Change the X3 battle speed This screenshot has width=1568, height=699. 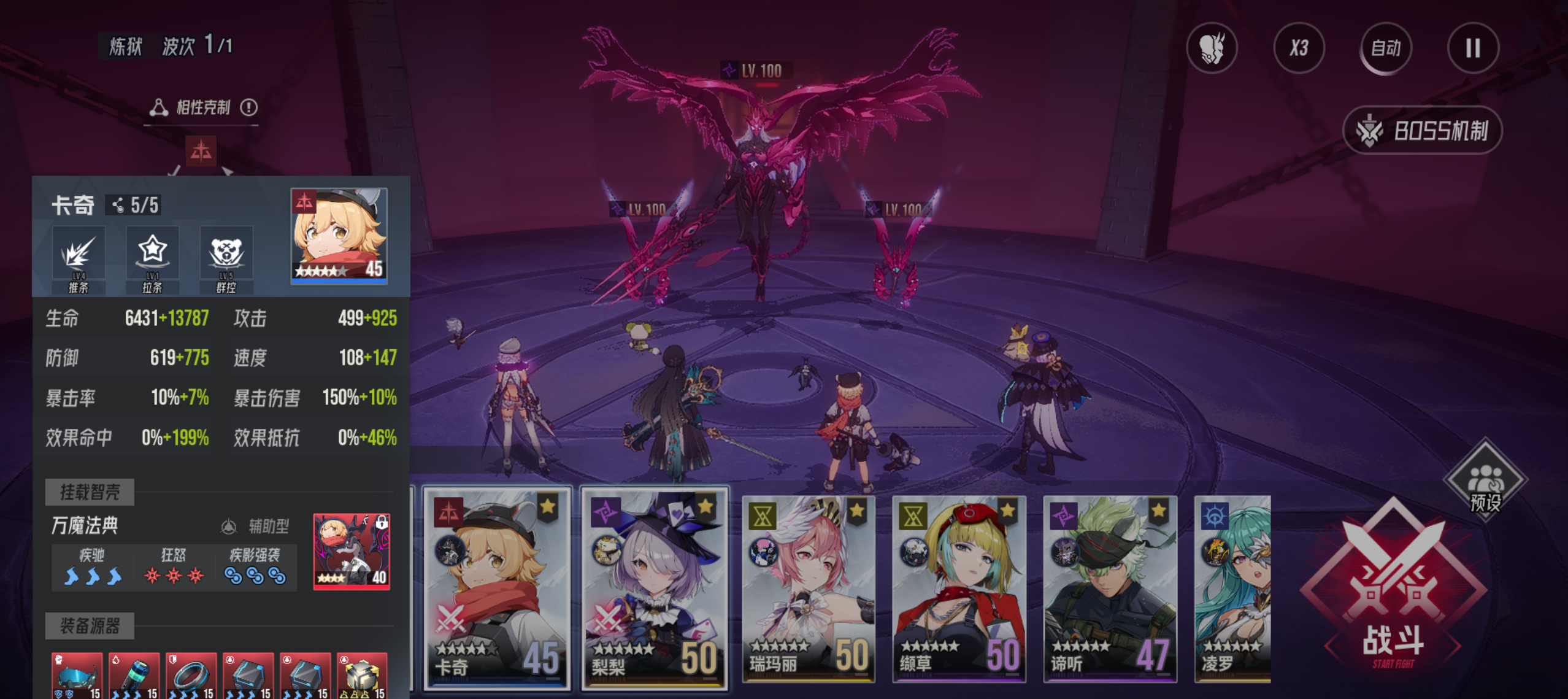click(x=1299, y=48)
